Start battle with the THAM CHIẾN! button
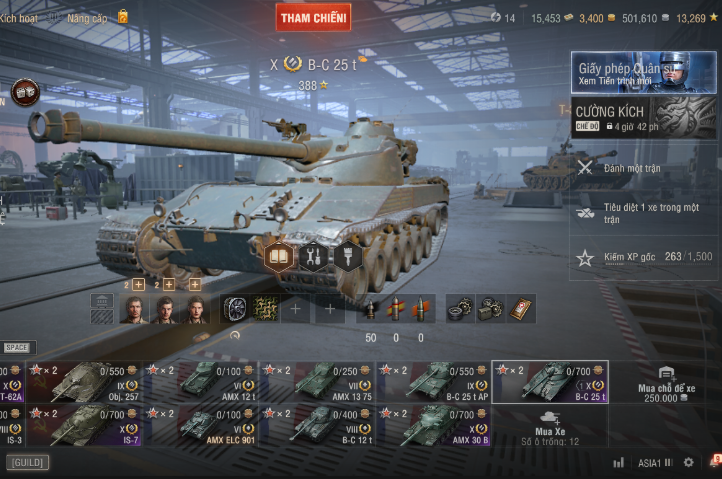This screenshot has width=722, height=479. [313, 16]
